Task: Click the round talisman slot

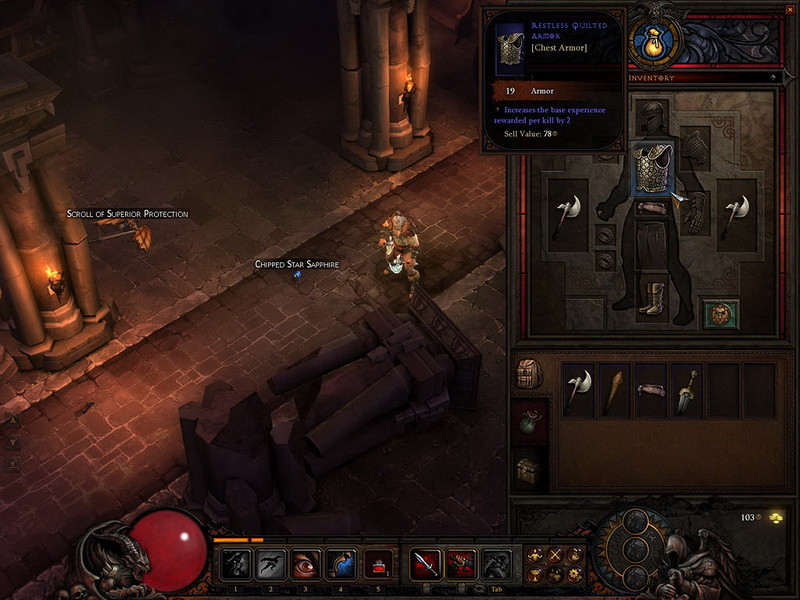Action: [719, 313]
